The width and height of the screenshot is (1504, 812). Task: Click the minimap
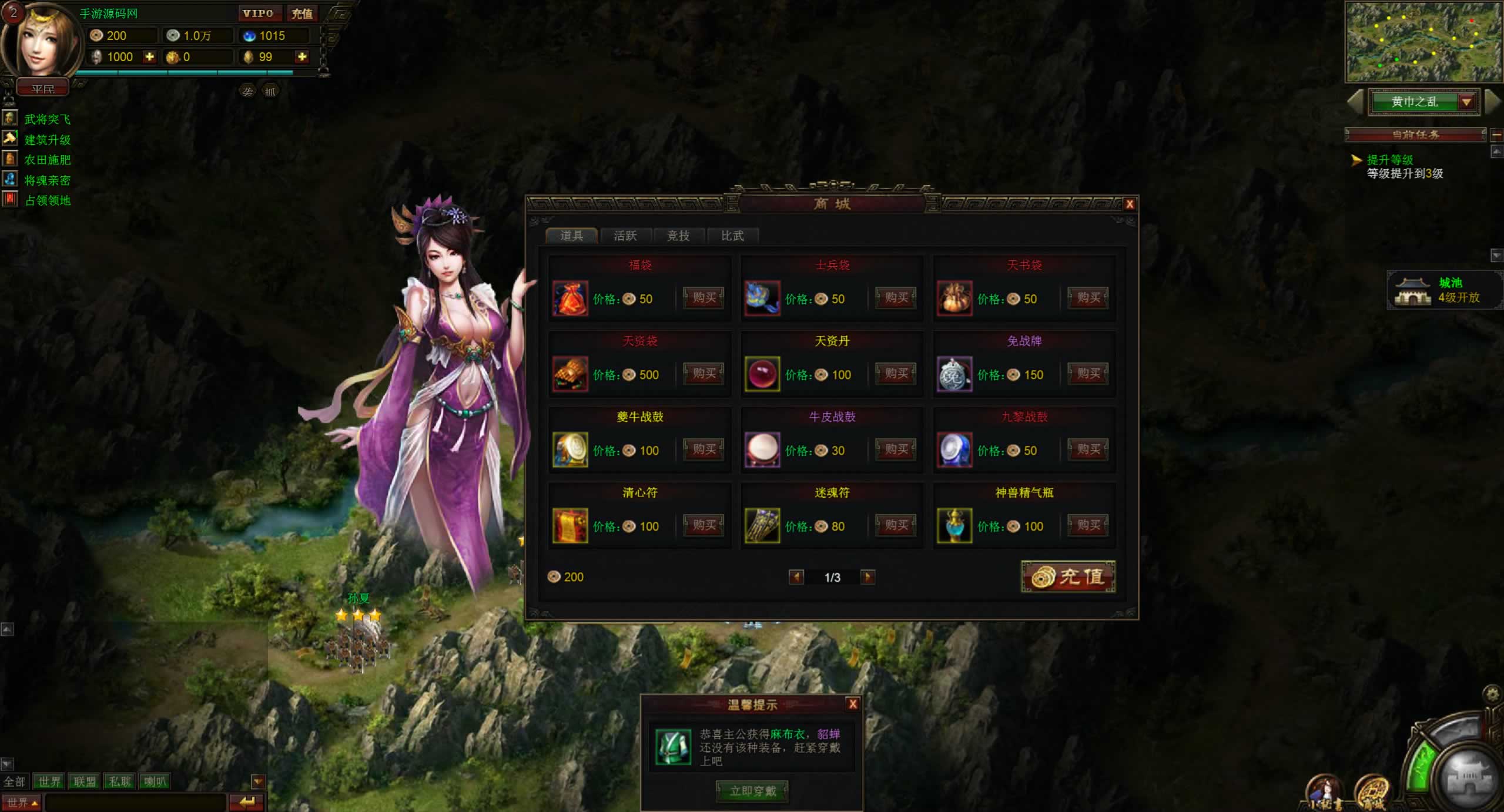(x=1423, y=41)
